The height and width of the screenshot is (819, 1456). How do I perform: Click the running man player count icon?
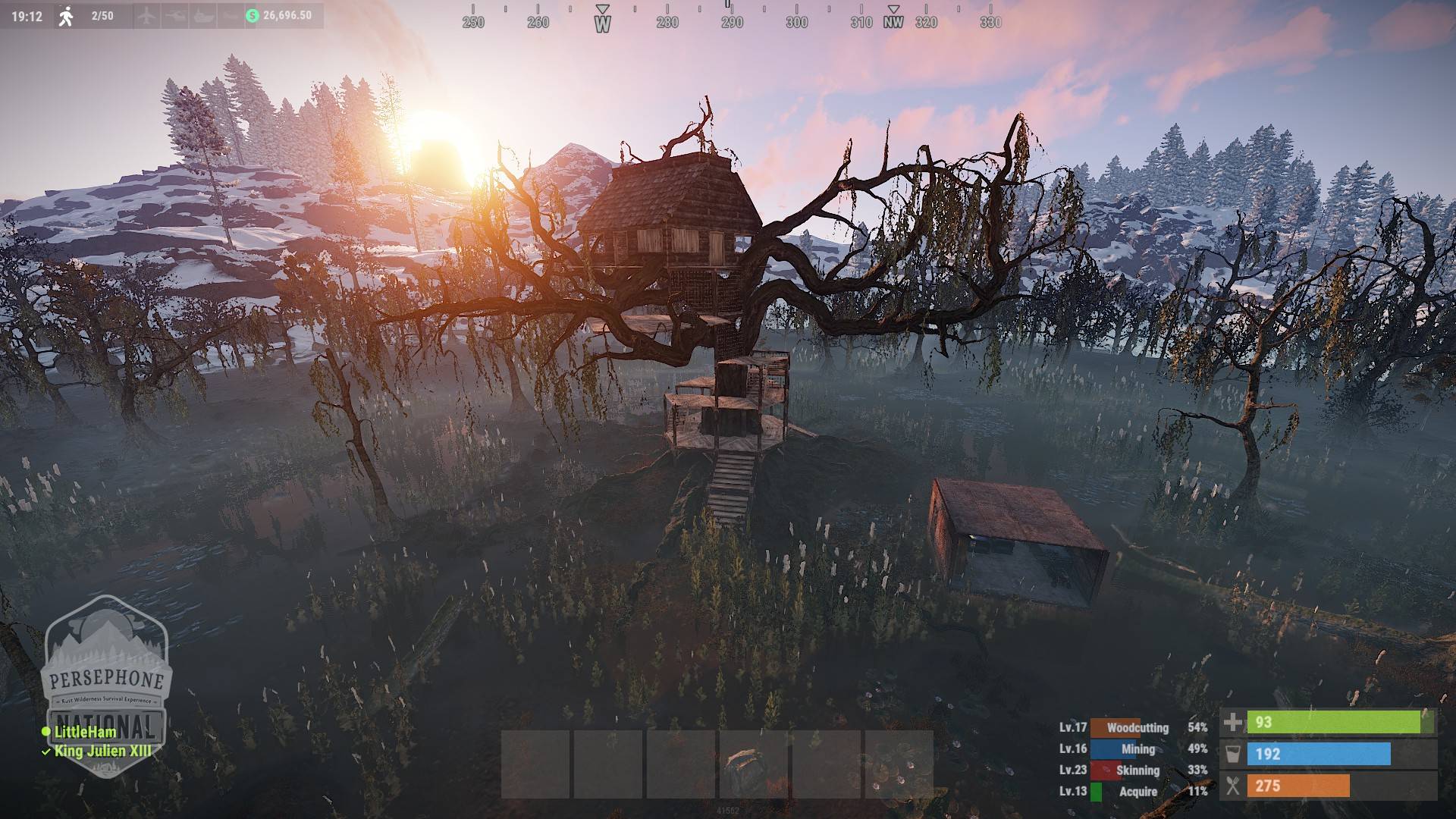pos(67,16)
